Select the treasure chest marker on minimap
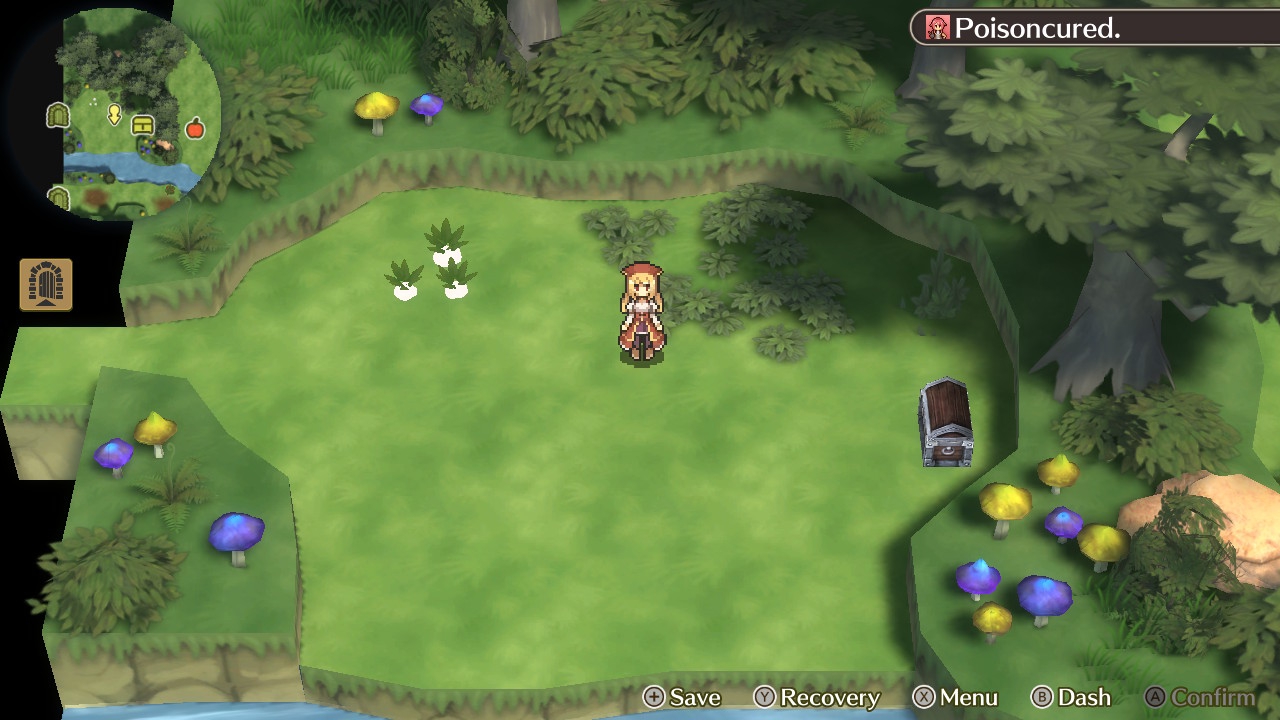Image resolution: width=1280 pixels, height=720 pixels. click(x=143, y=125)
